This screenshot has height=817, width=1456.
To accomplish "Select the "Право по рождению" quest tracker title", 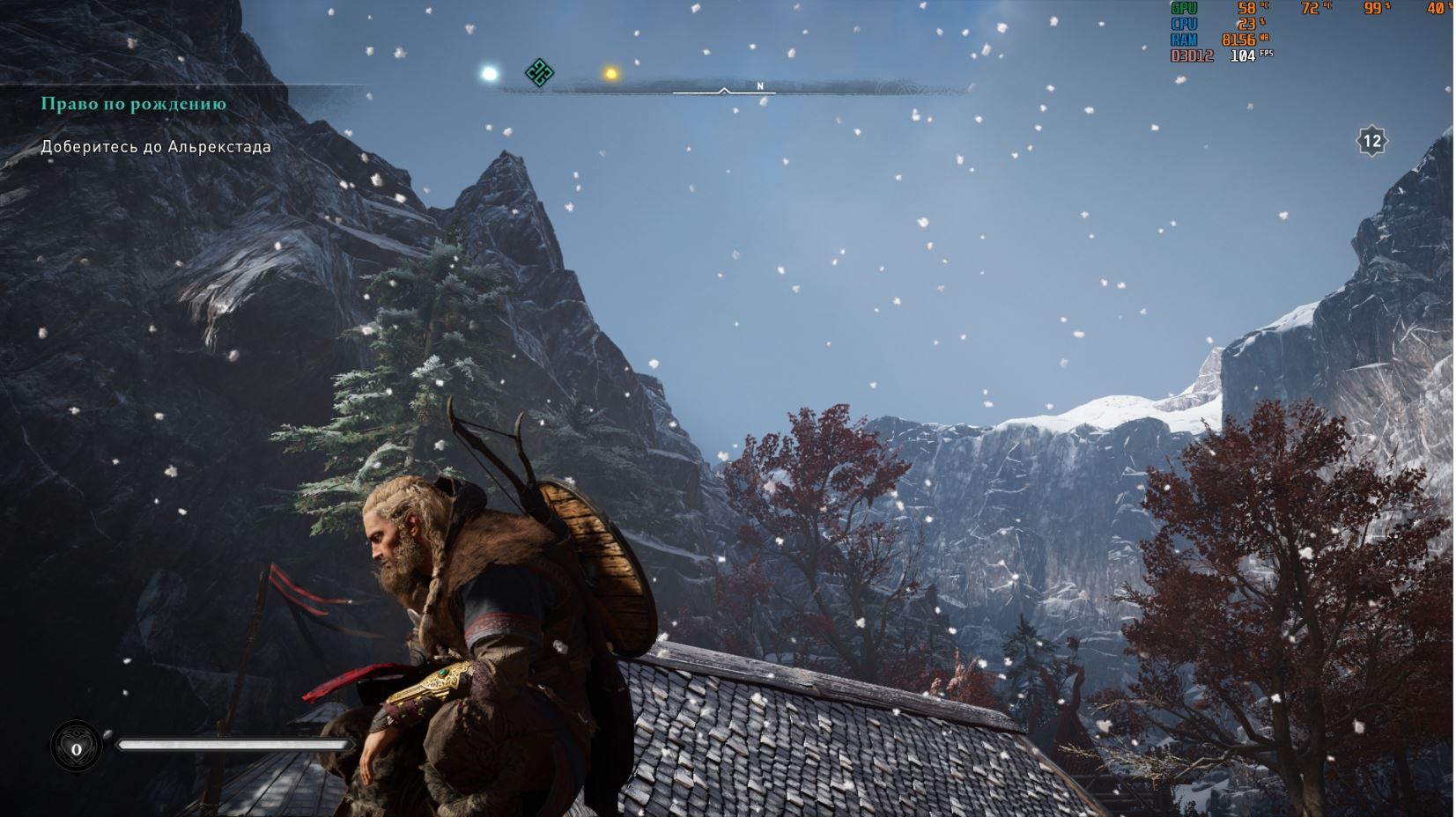I will (134, 104).
